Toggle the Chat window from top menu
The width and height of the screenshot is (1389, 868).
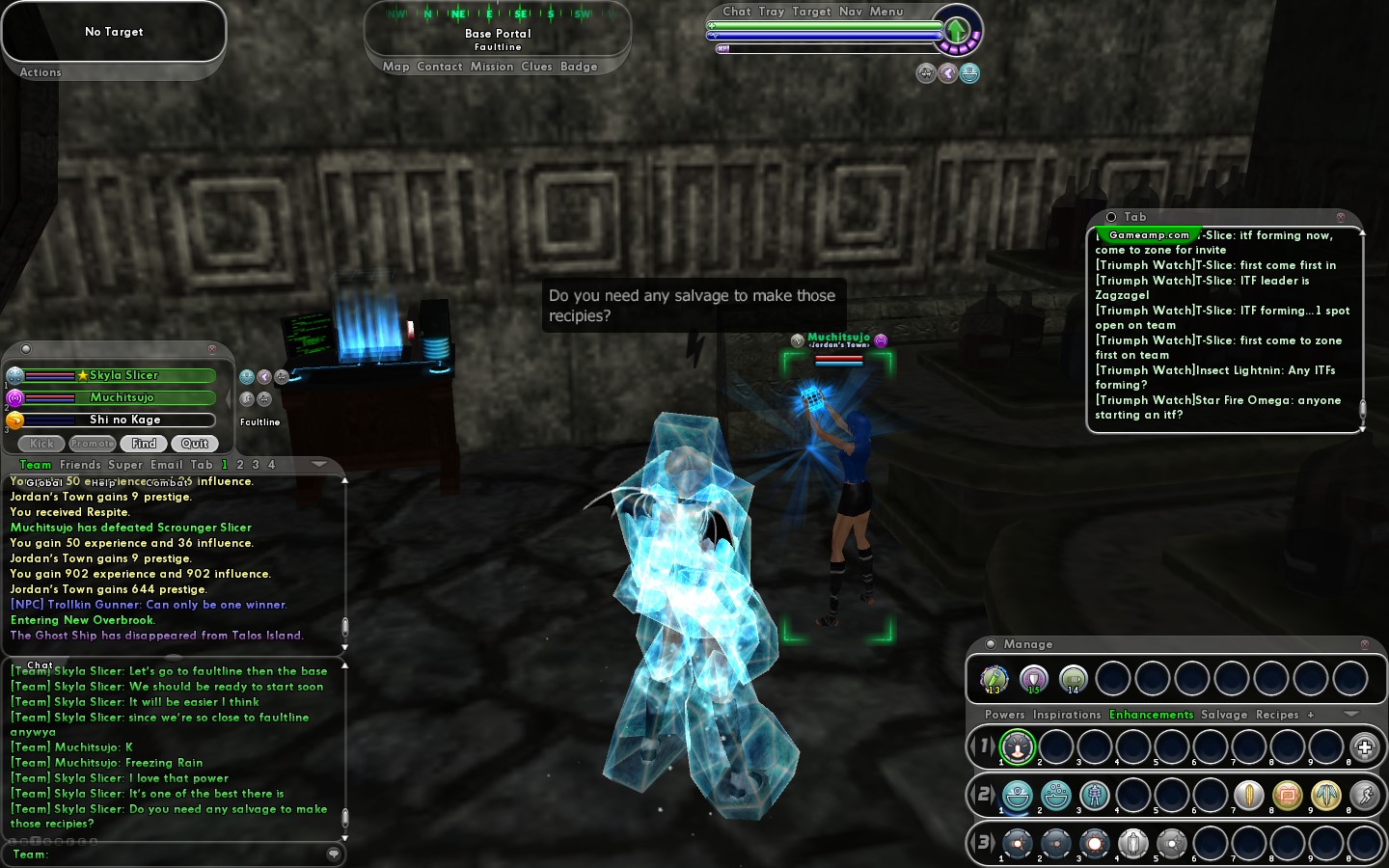tap(736, 12)
